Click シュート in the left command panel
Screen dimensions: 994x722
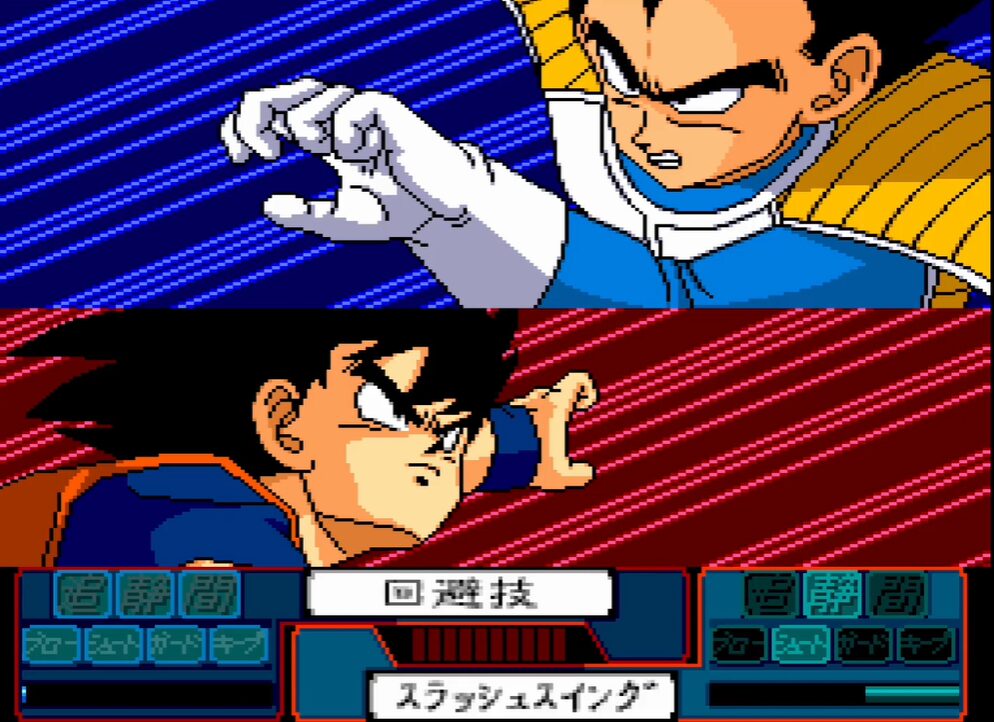coord(114,644)
